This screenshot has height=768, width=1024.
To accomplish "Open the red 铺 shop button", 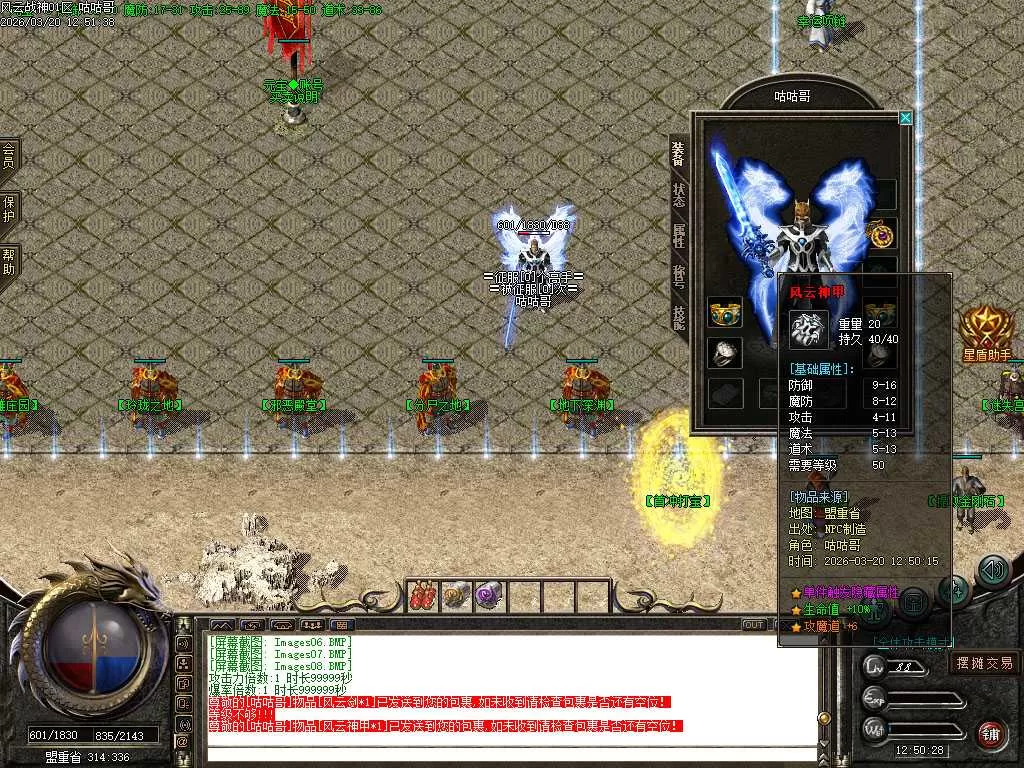I will [x=990, y=733].
